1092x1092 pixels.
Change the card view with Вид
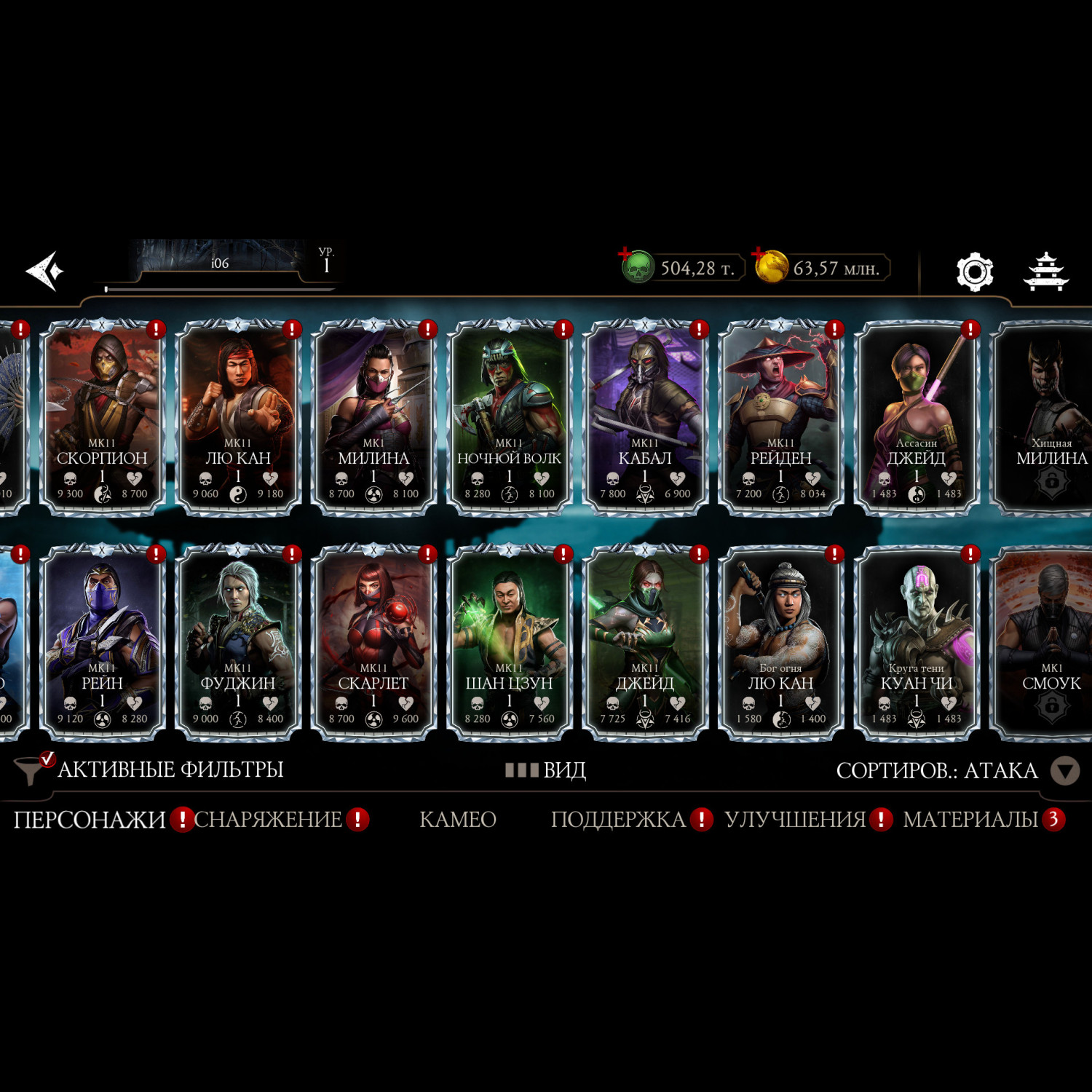[x=546, y=770]
